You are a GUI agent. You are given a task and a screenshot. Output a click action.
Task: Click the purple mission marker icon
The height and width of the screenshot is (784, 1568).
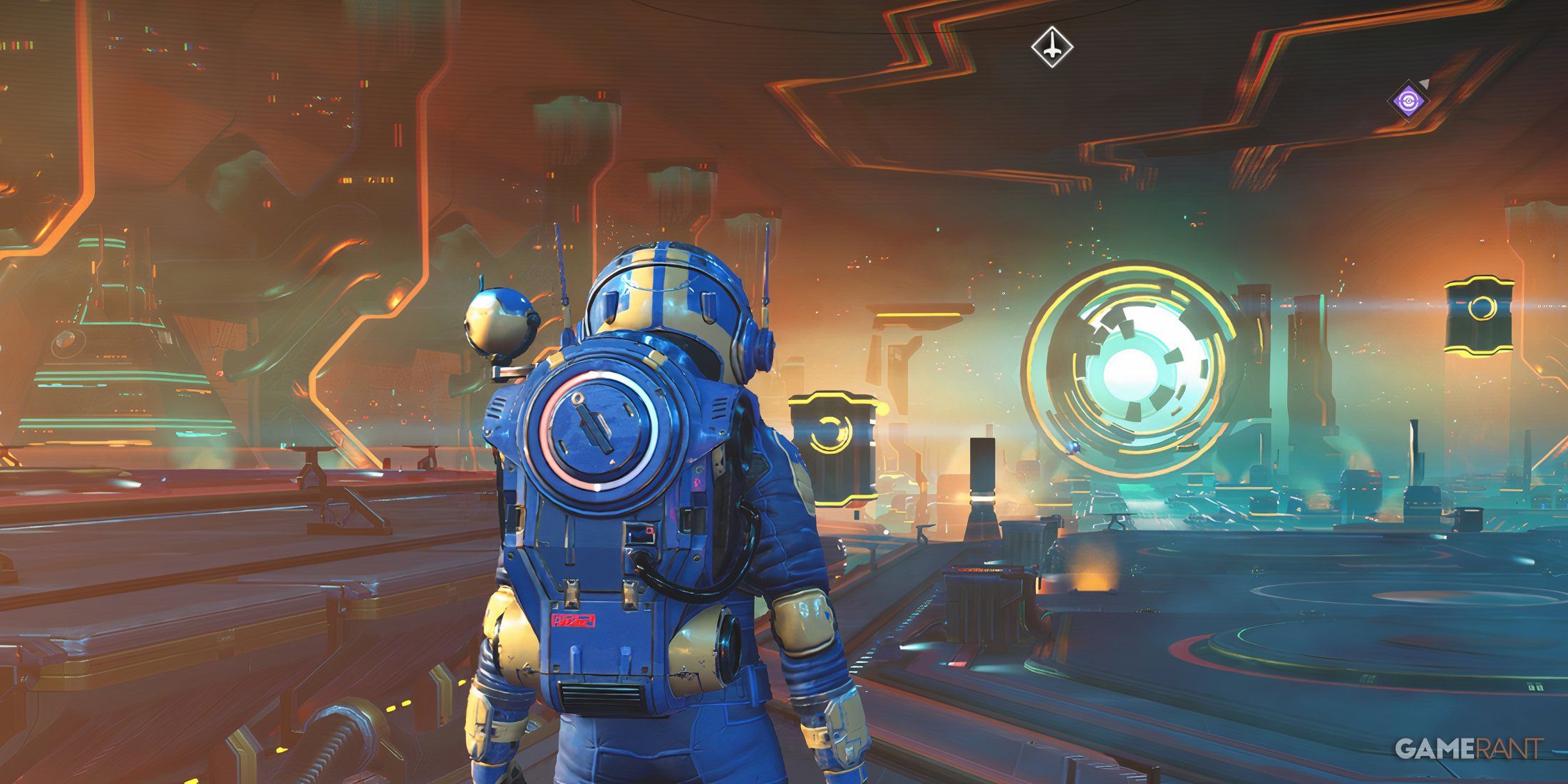[x=1408, y=101]
